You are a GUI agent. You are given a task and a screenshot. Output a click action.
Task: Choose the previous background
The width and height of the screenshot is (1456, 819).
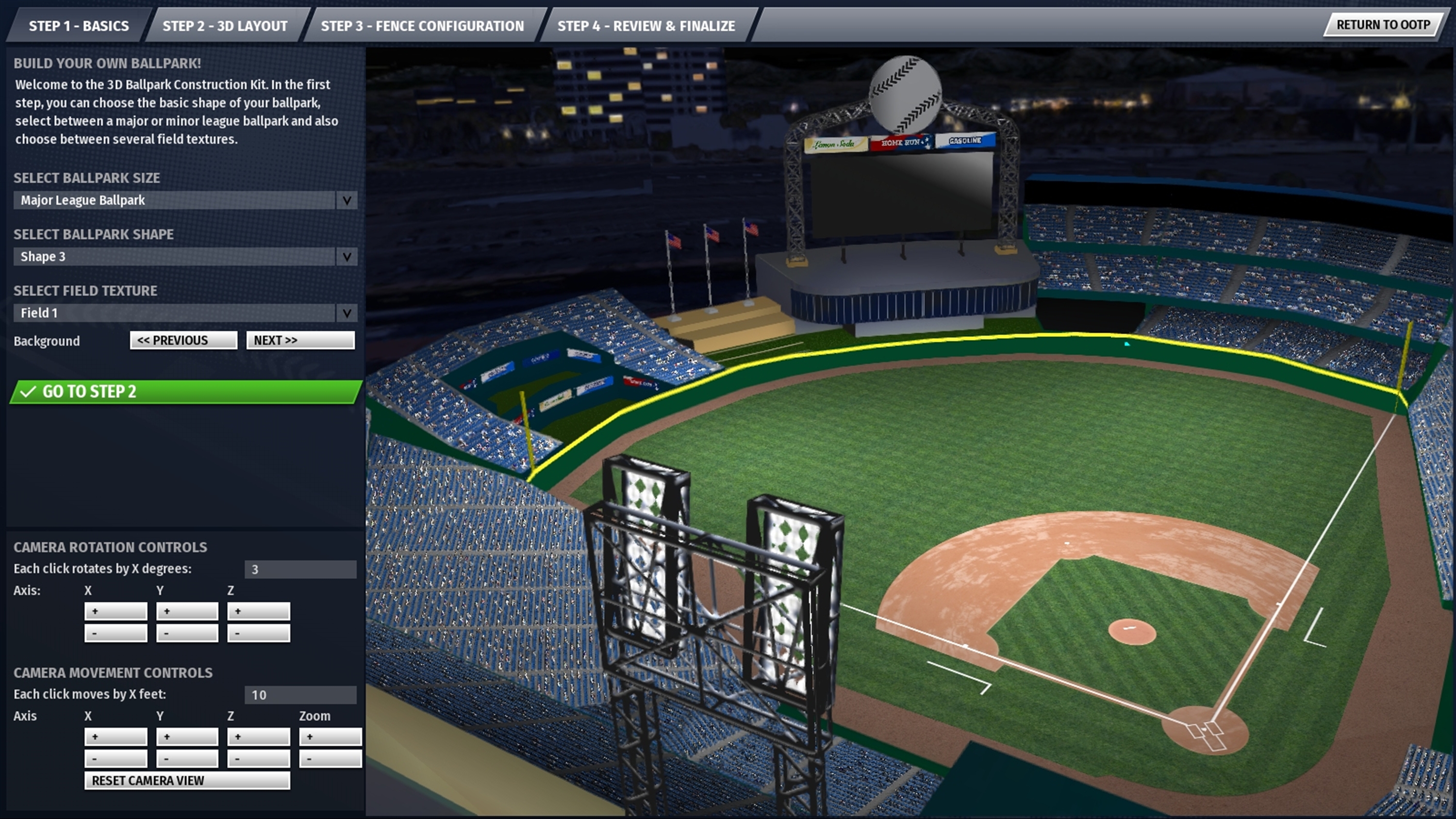pyautogui.click(x=183, y=340)
